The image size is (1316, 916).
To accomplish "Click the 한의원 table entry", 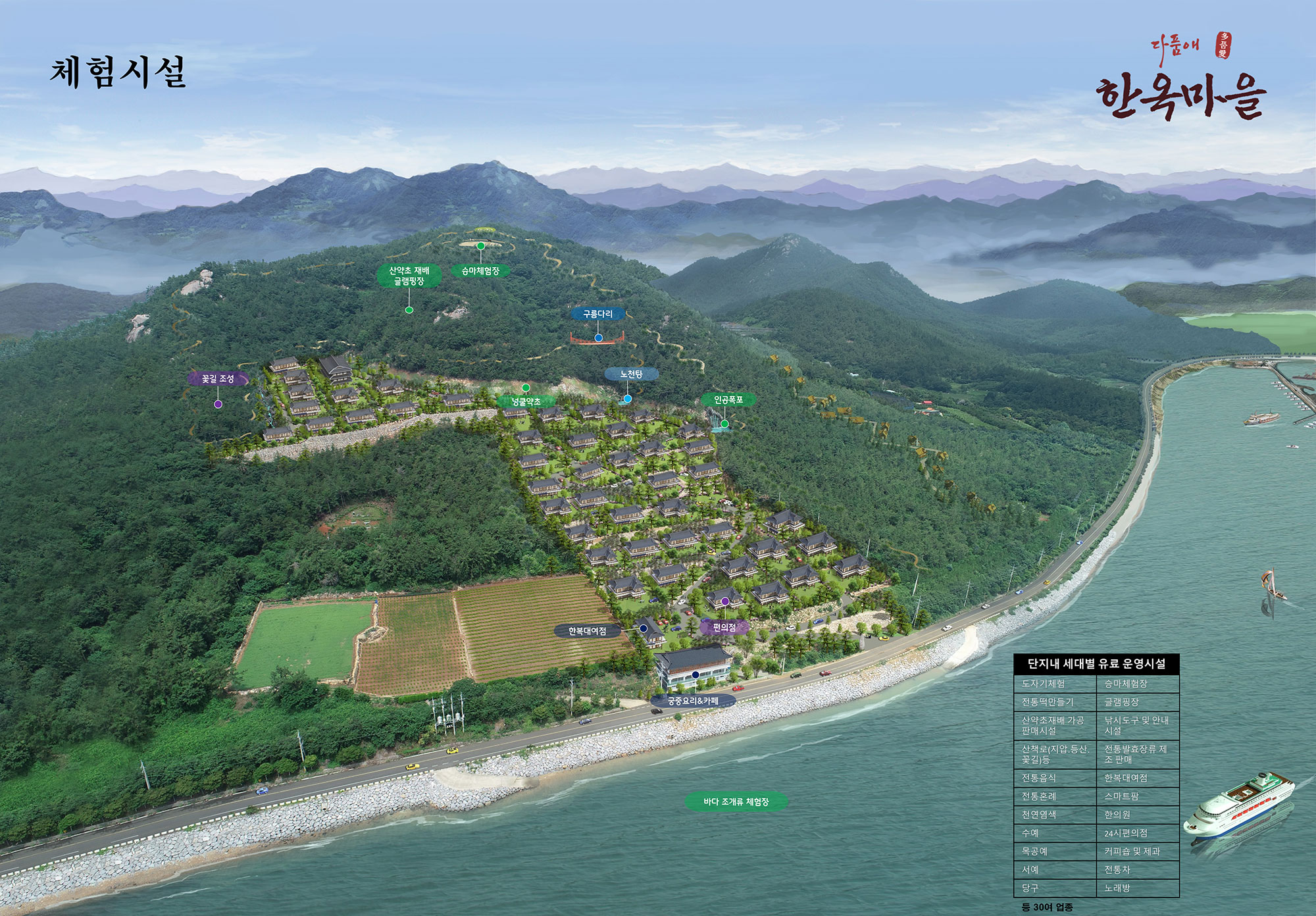I will coord(1117,815).
